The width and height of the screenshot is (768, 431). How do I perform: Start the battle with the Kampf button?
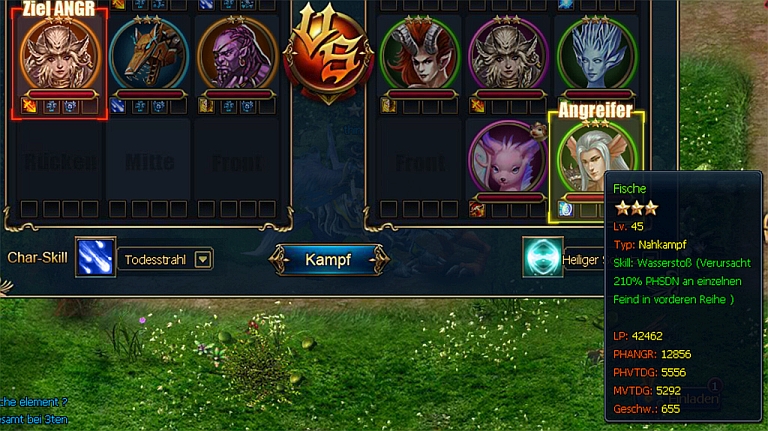click(329, 260)
